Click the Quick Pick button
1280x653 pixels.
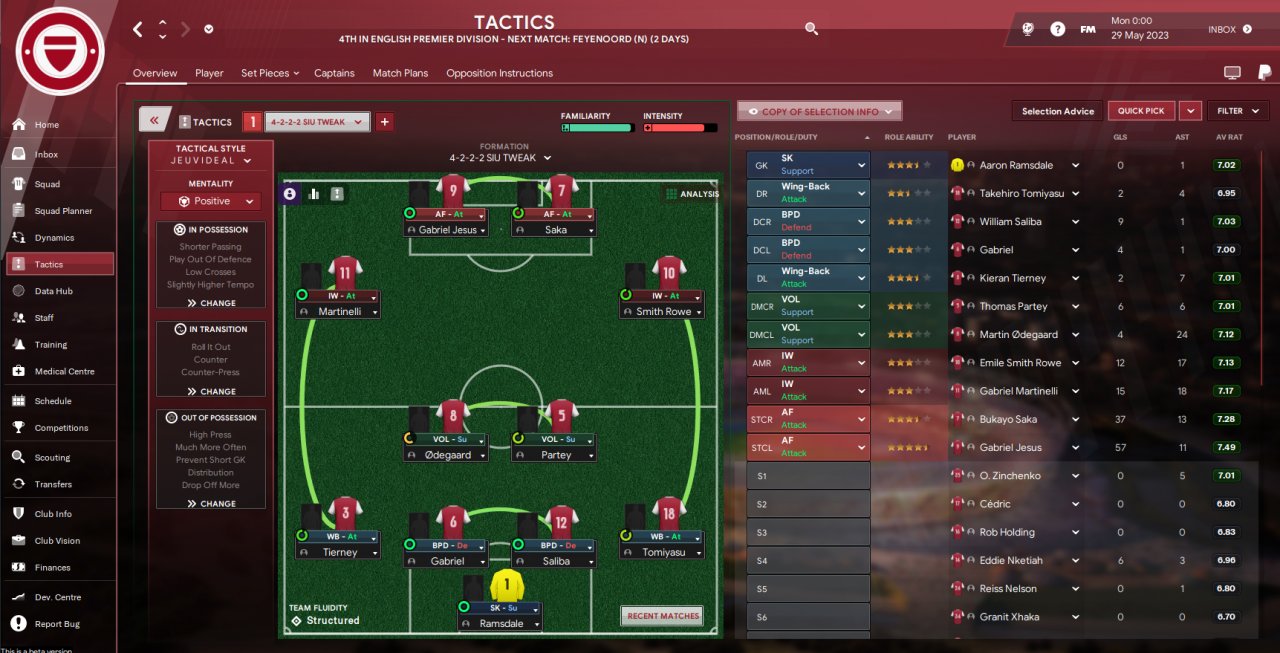[x=1141, y=111]
